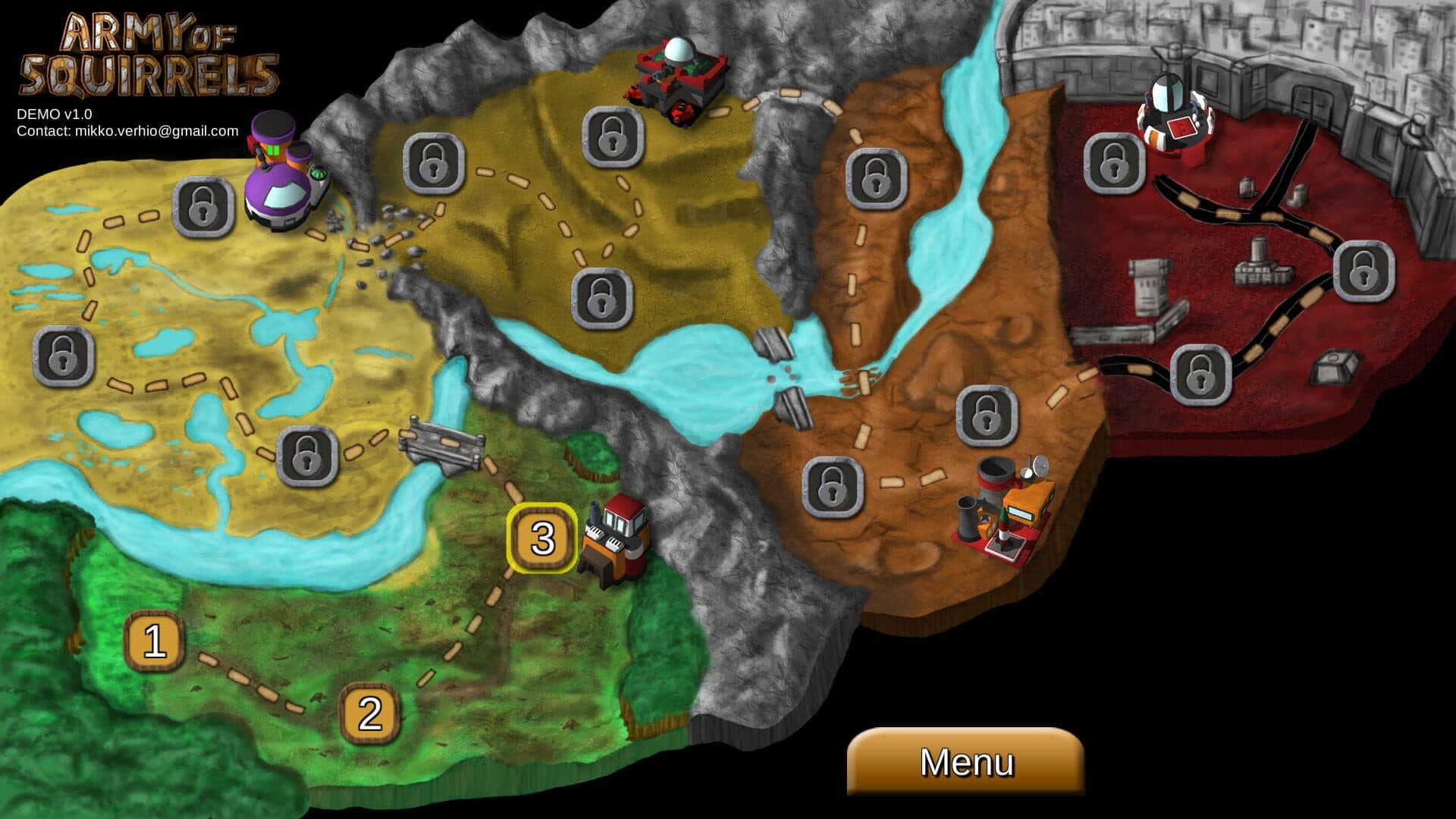Open the Menu button

tap(965, 761)
